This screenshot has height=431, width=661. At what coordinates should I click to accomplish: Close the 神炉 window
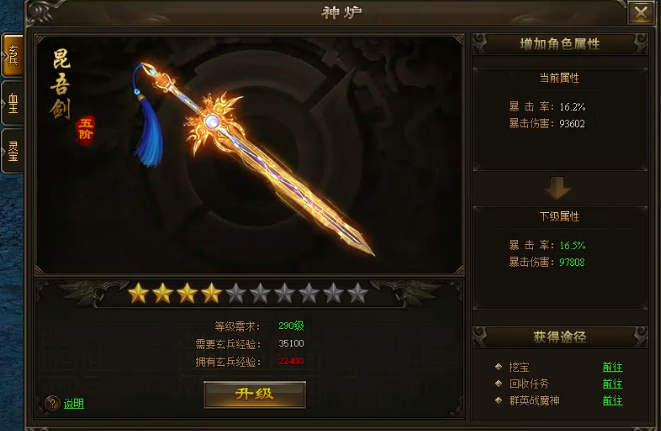(641, 13)
